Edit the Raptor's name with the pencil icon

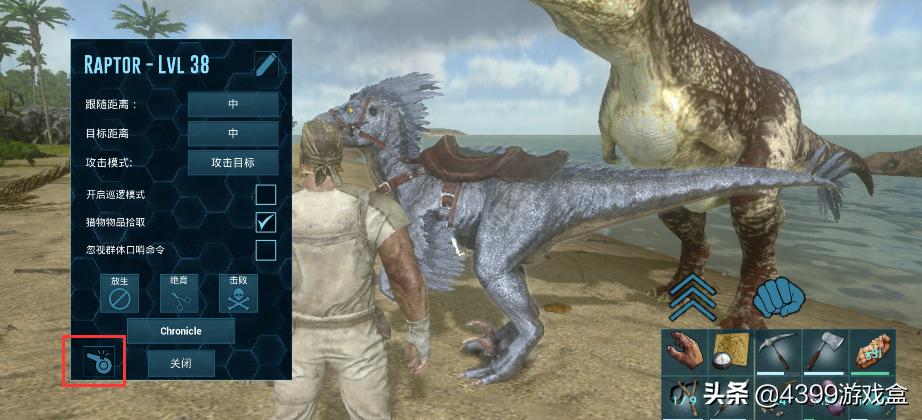[266, 66]
